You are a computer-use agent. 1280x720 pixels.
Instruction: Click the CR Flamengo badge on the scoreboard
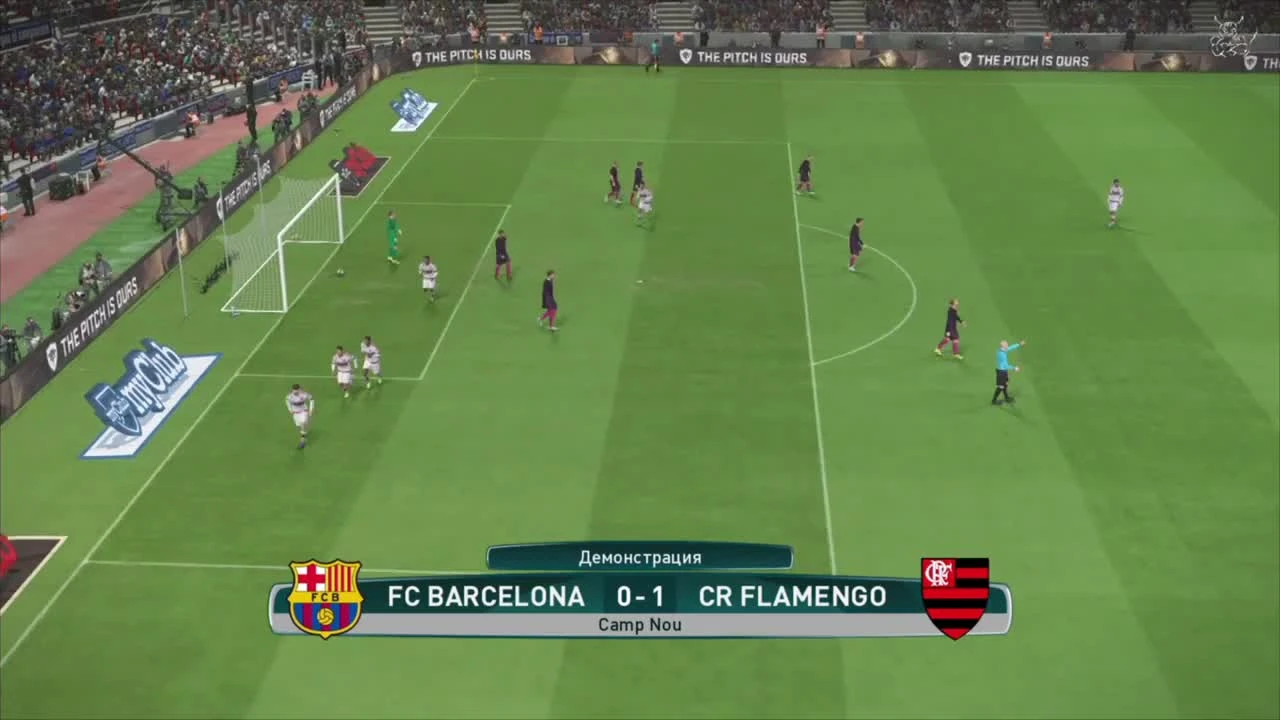tap(957, 596)
